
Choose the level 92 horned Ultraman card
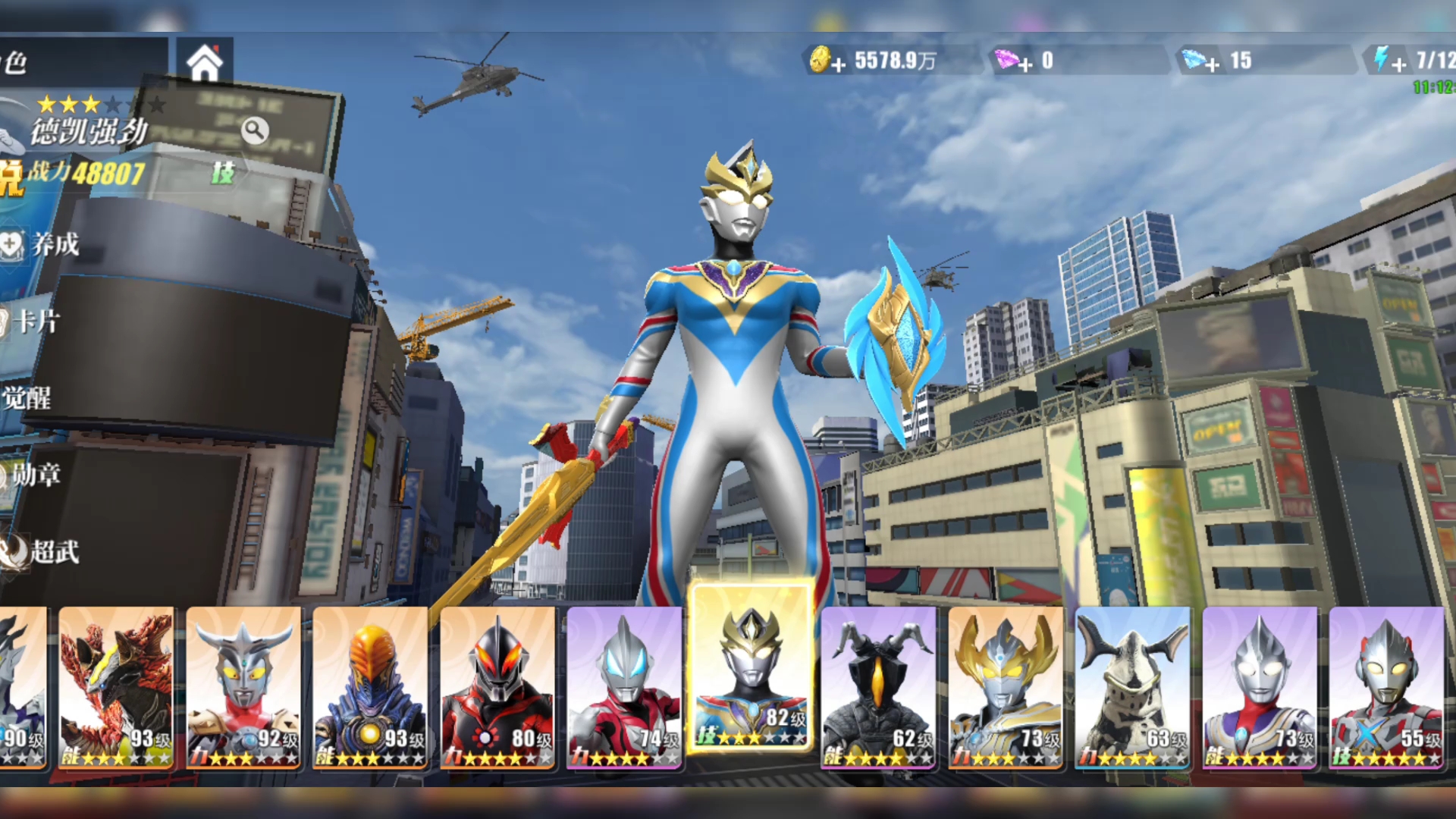pos(243,688)
